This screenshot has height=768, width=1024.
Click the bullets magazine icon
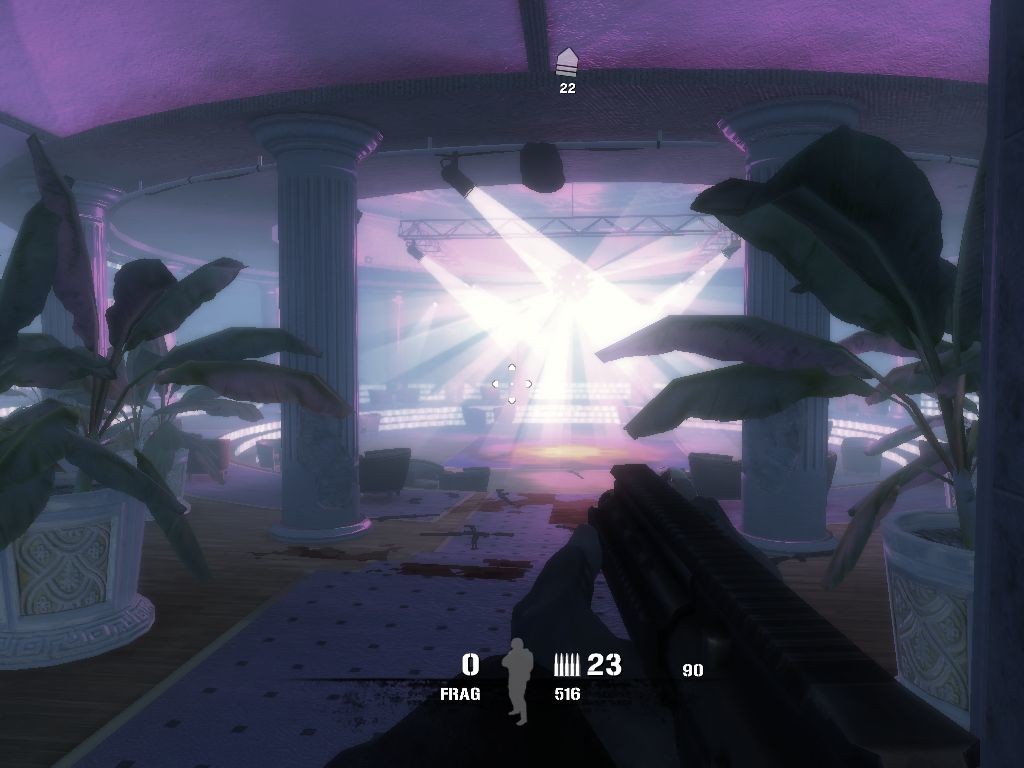[x=566, y=664]
